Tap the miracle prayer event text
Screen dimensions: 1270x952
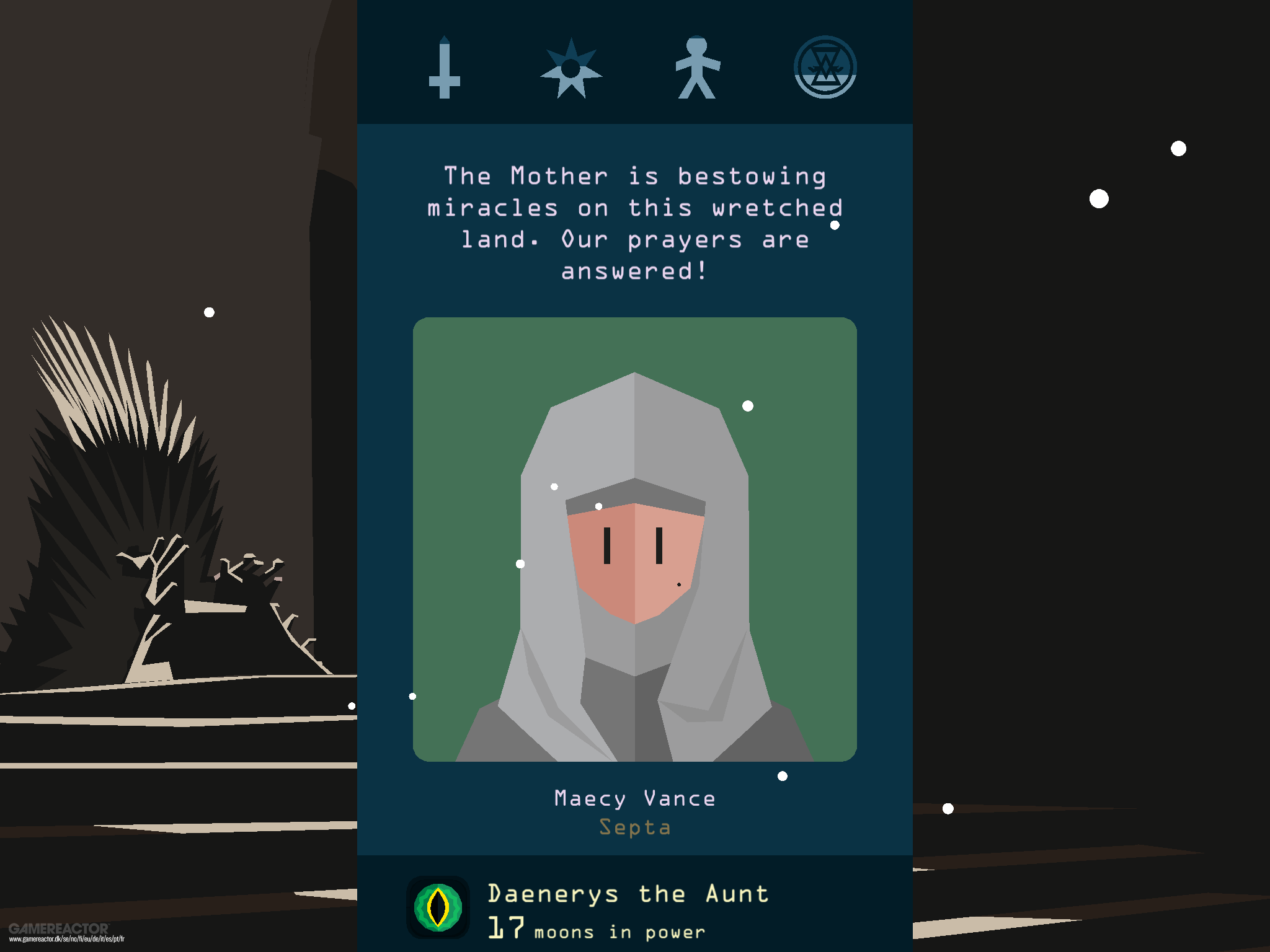[x=634, y=223]
